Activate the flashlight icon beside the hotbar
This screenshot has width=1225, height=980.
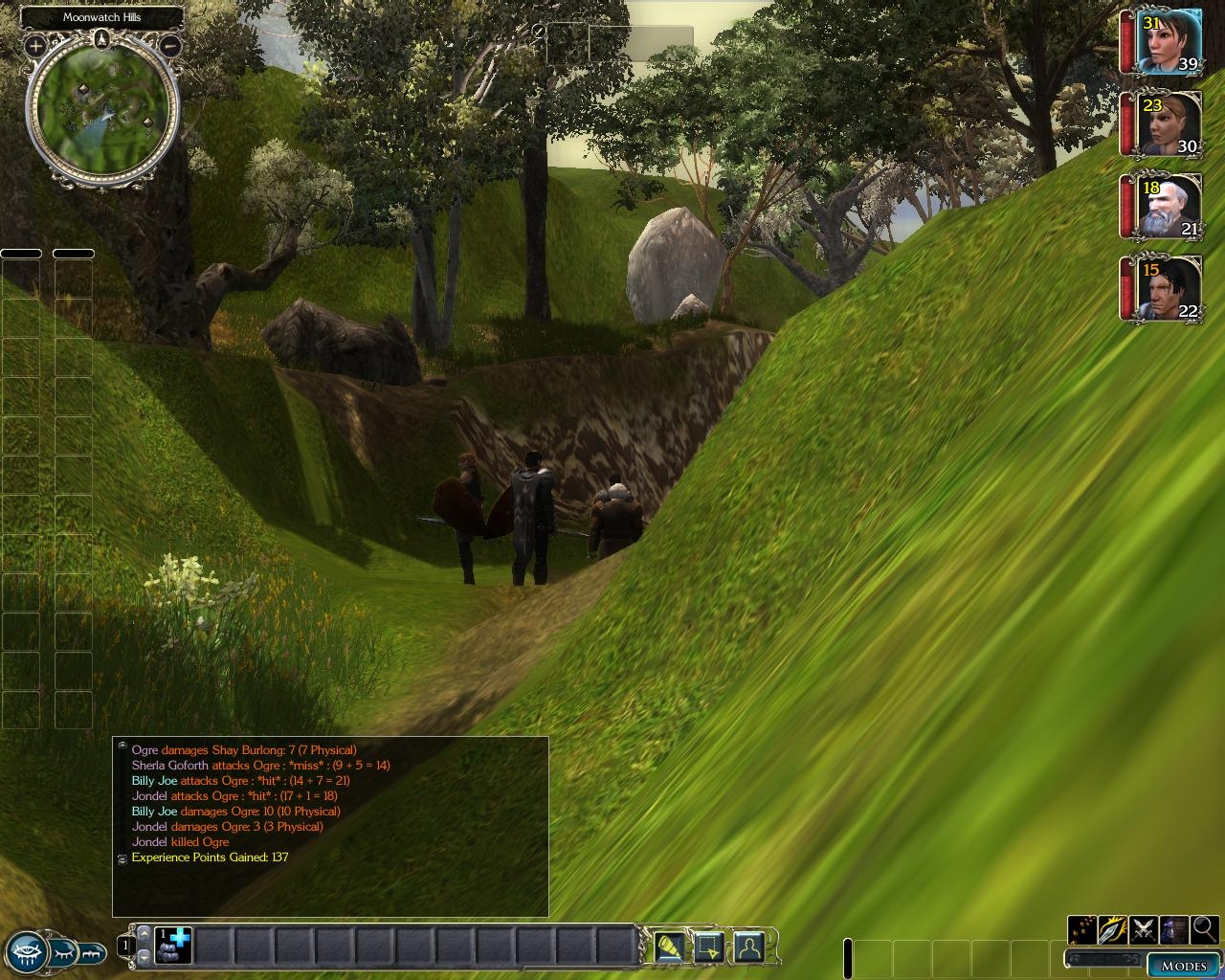(670, 947)
